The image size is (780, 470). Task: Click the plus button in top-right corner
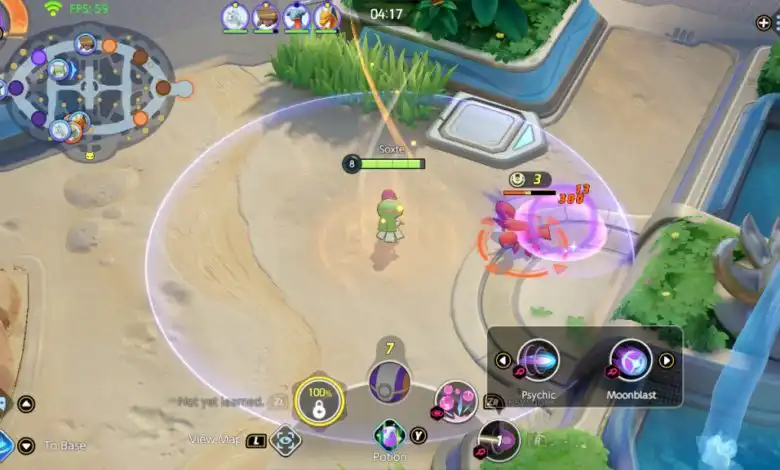coord(764,22)
